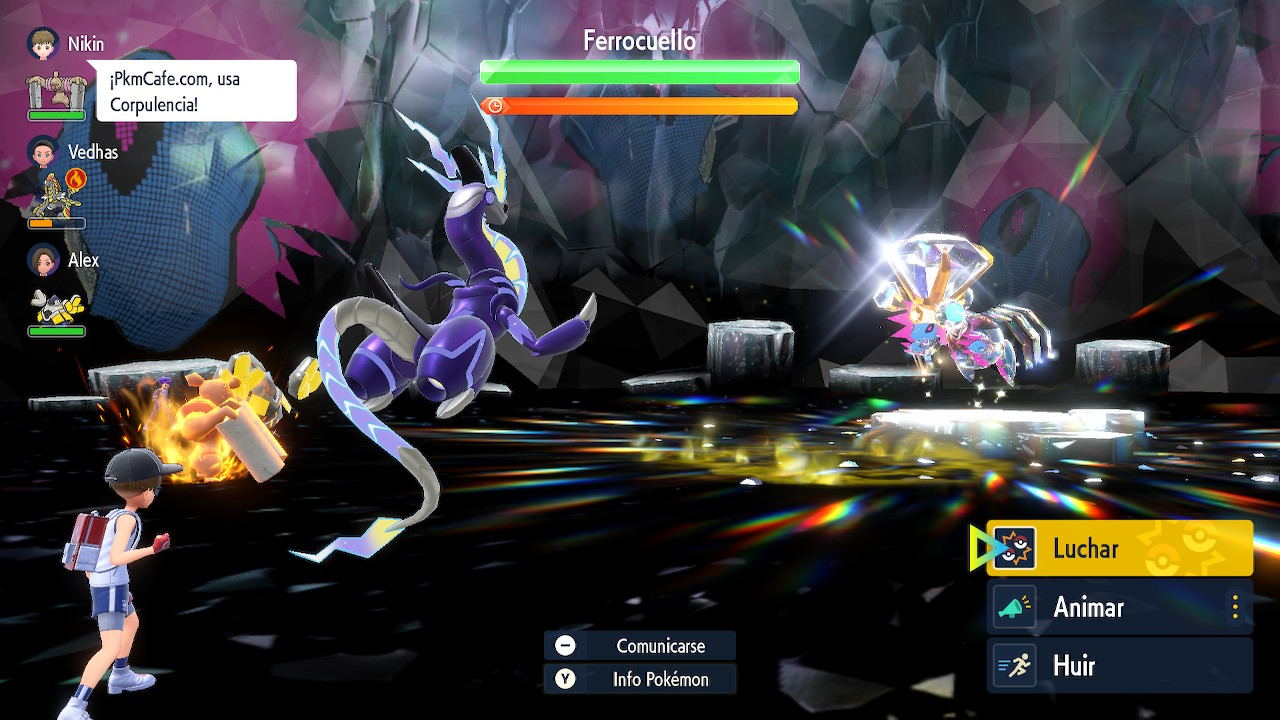Expand the Animar three-dot submenu indicator

[1235, 607]
